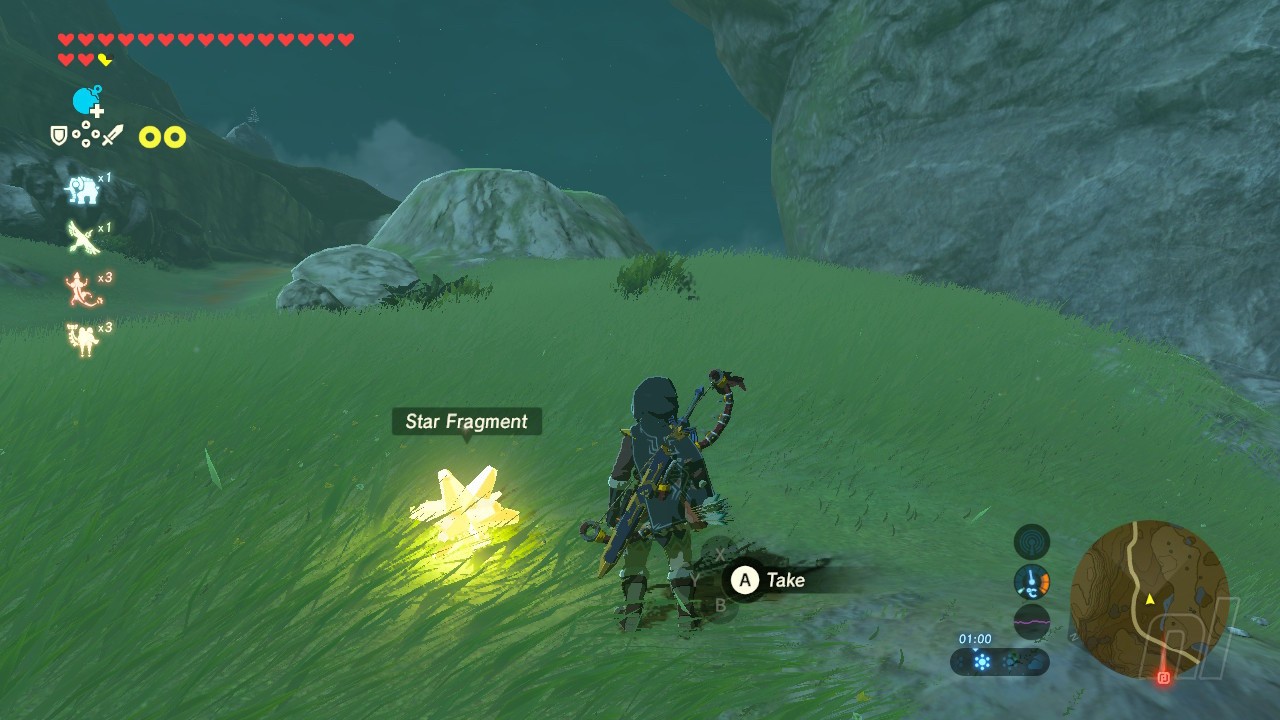Click the sword durability icon
Screen dimensions: 1280x720
[x=112, y=136]
